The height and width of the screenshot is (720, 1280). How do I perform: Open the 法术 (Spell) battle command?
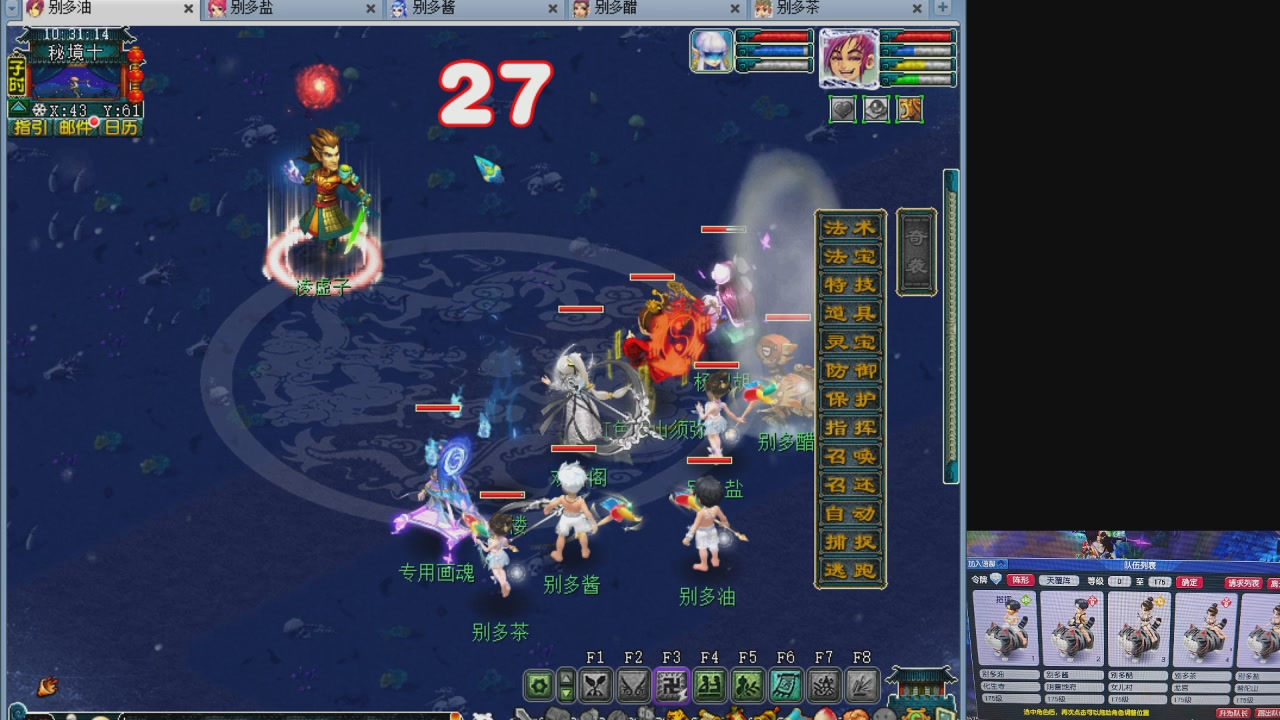848,229
